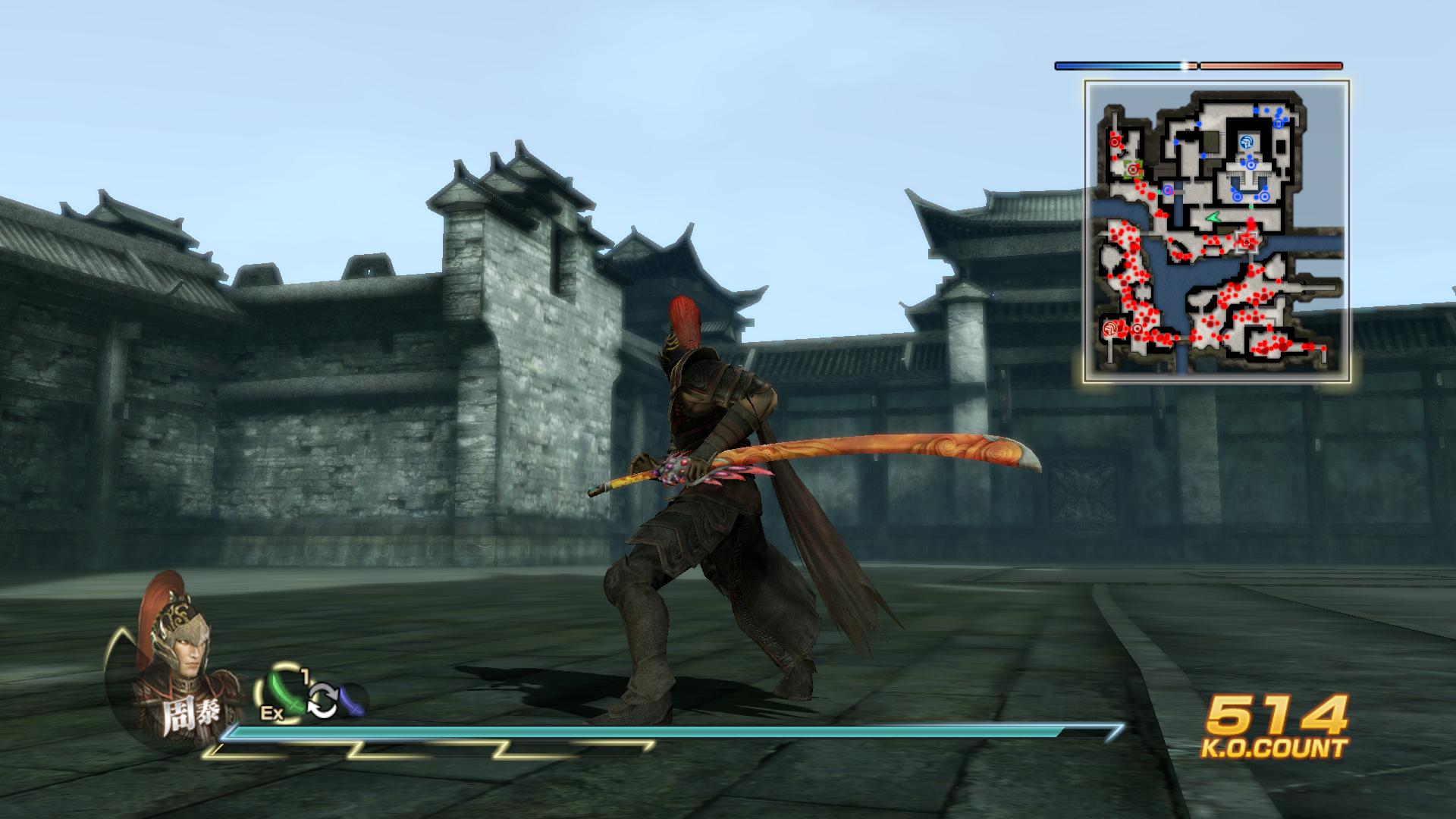The height and width of the screenshot is (819, 1456).
Task: Select the blue enemy commander helmet on minimap
Action: point(1246,143)
